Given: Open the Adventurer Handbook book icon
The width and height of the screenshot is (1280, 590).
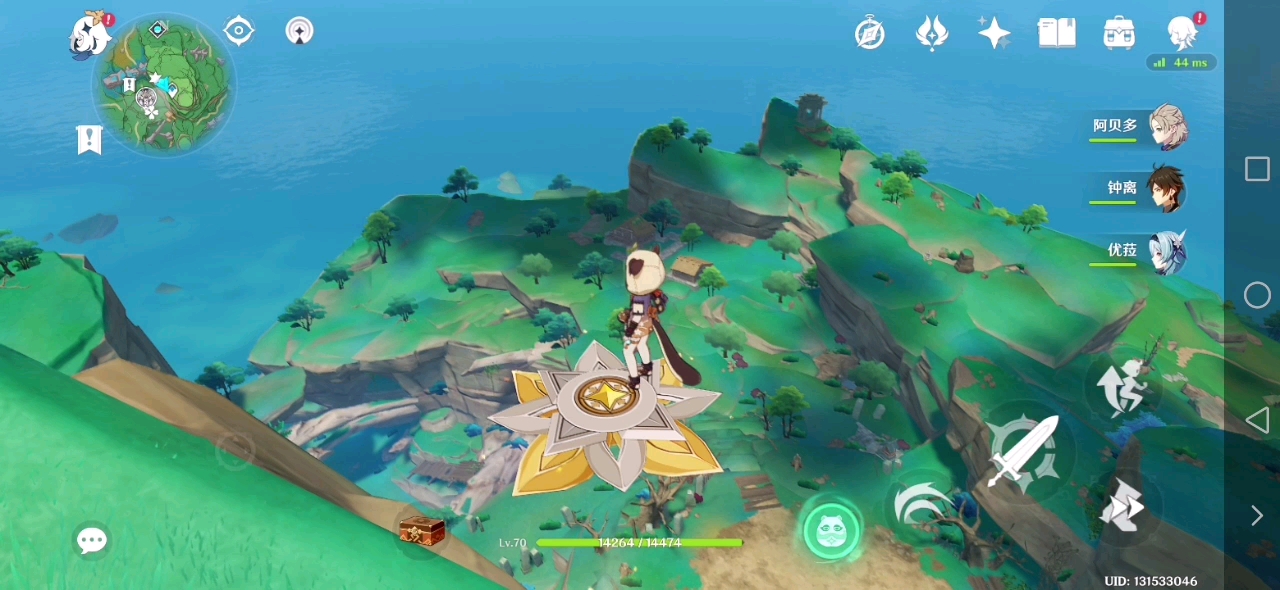Looking at the screenshot, I should 1056,33.
